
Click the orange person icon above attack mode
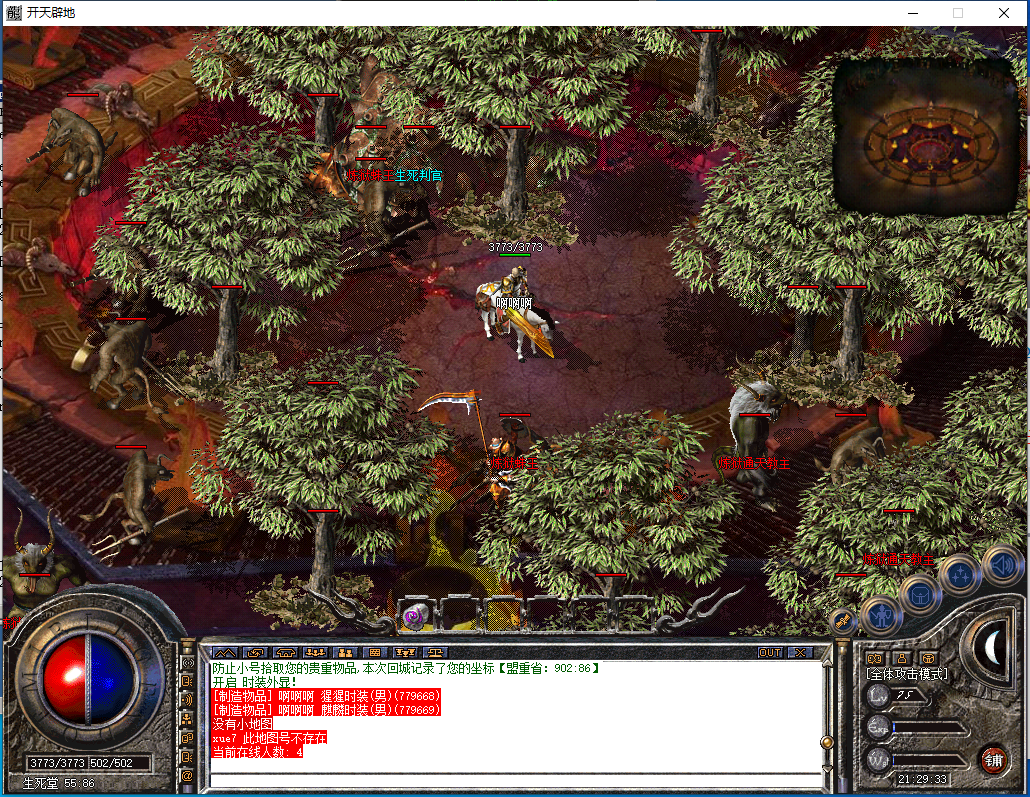pyautogui.click(x=902, y=657)
